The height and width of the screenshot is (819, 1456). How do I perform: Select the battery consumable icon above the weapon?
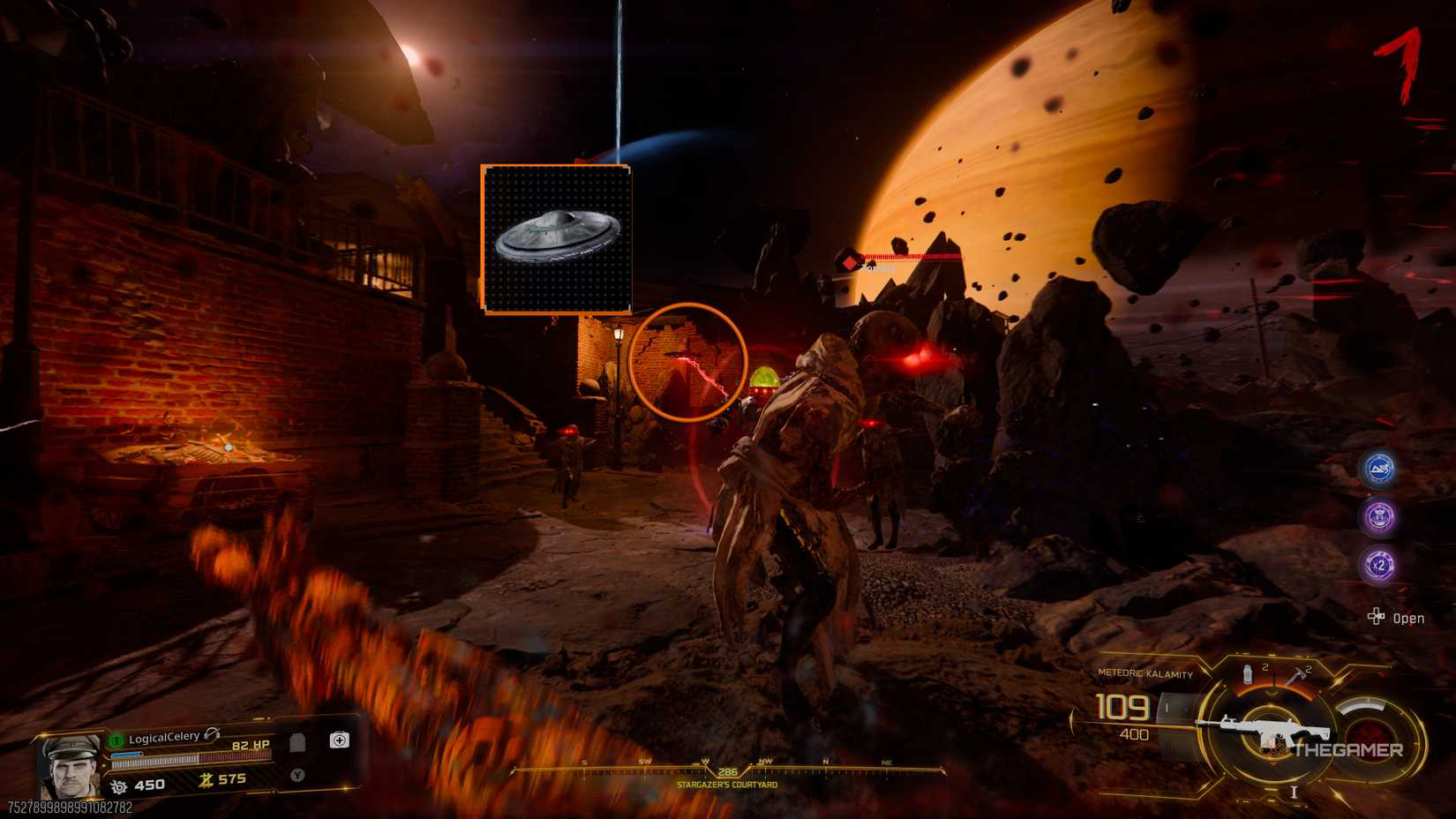point(1248,676)
